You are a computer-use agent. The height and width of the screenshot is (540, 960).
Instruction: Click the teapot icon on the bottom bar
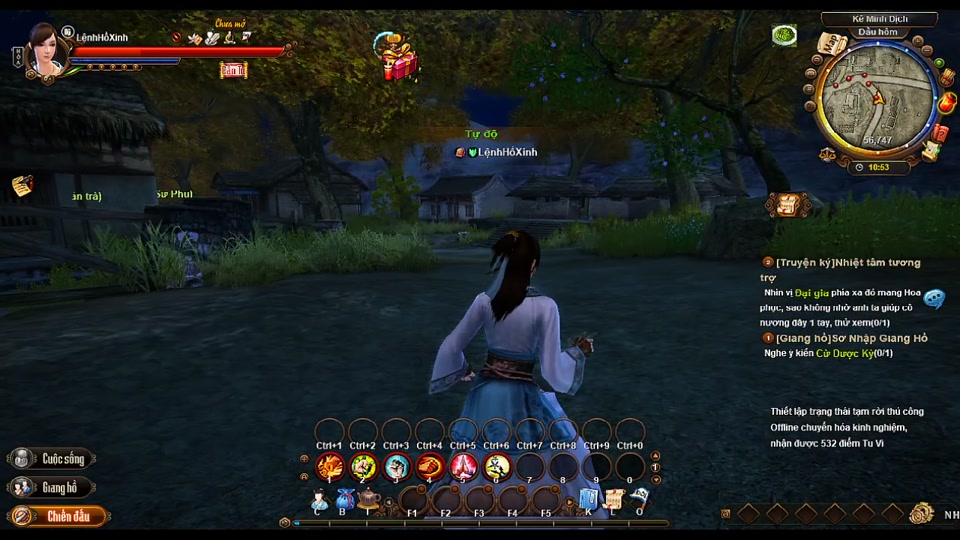pos(369,498)
